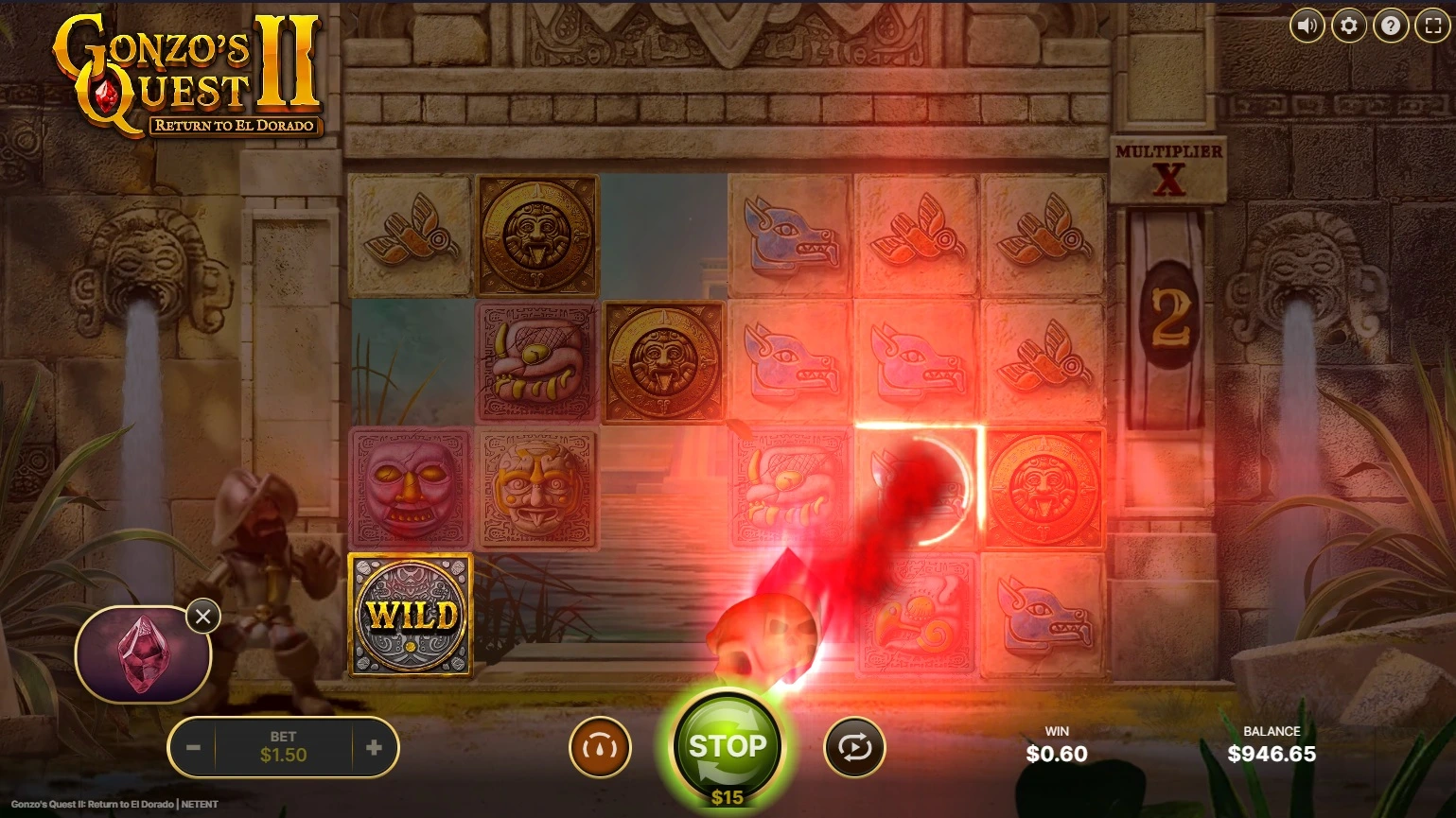Open the help question mark page

pyautogui.click(x=1391, y=26)
